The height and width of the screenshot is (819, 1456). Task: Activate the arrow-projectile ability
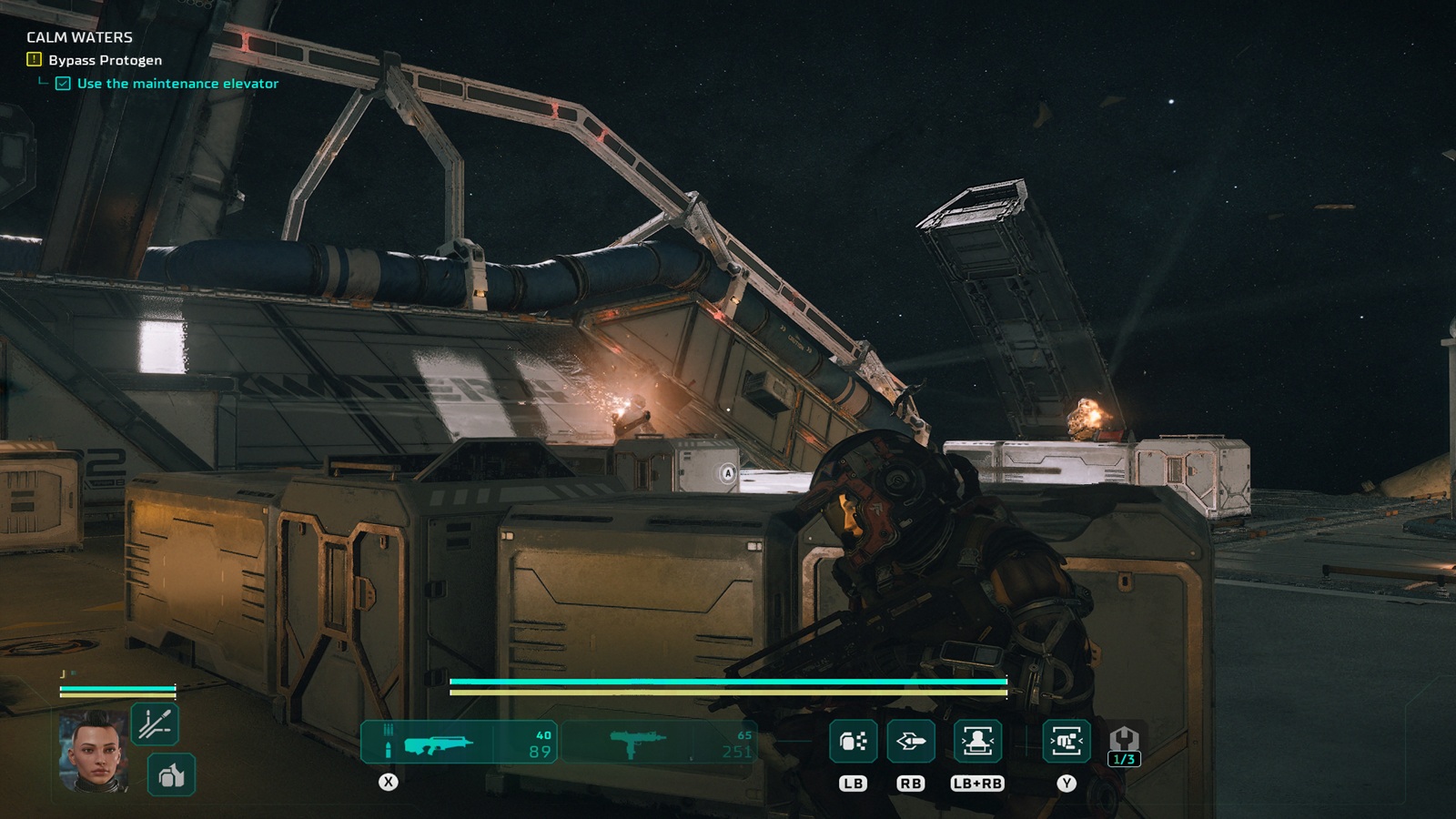tap(910, 742)
